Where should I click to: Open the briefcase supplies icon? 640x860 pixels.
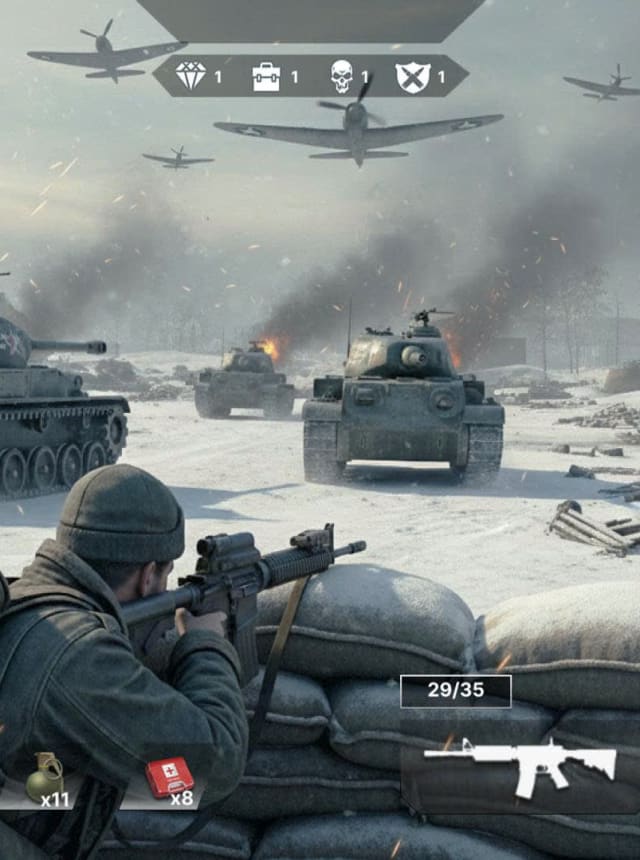pos(266,76)
